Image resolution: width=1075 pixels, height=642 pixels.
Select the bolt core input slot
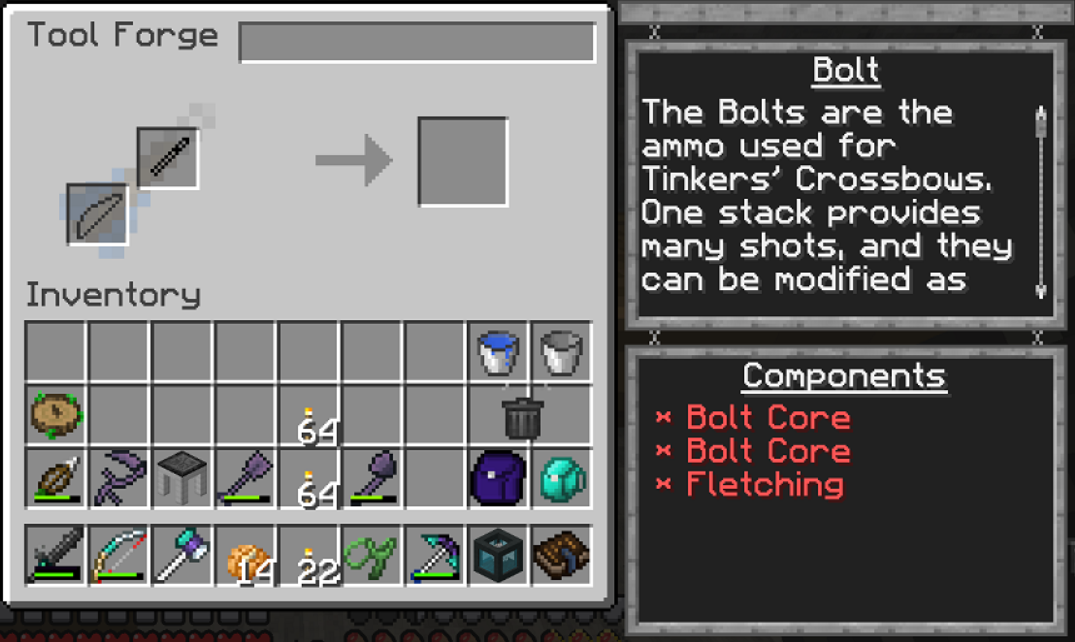pyautogui.click(x=168, y=158)
